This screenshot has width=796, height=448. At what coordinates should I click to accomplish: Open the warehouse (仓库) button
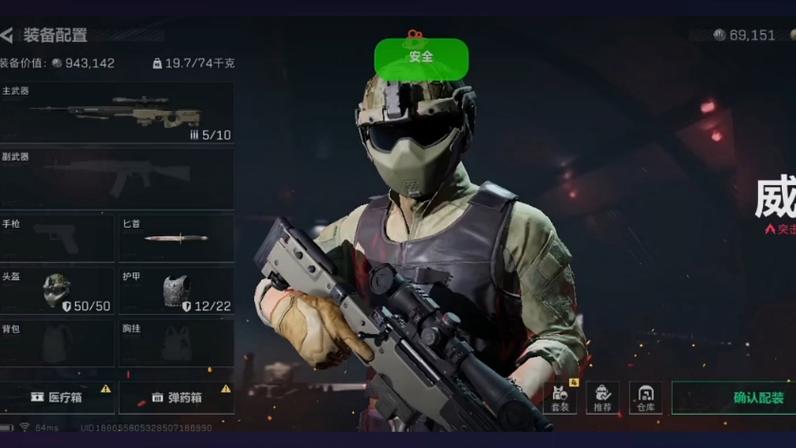(x=645, y=397)
